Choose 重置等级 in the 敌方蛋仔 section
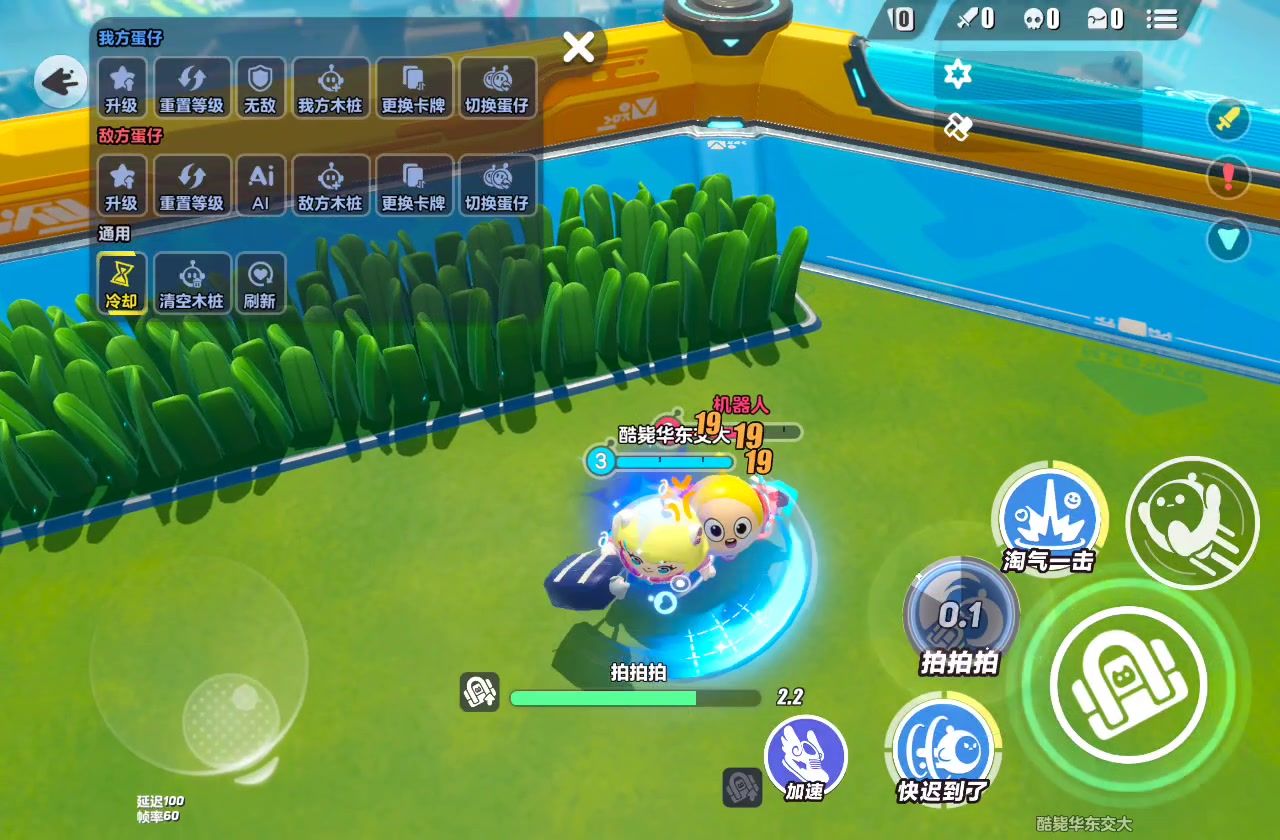Image resolution: width=1280 pixels, height=840 pixels. pos(191,185)
